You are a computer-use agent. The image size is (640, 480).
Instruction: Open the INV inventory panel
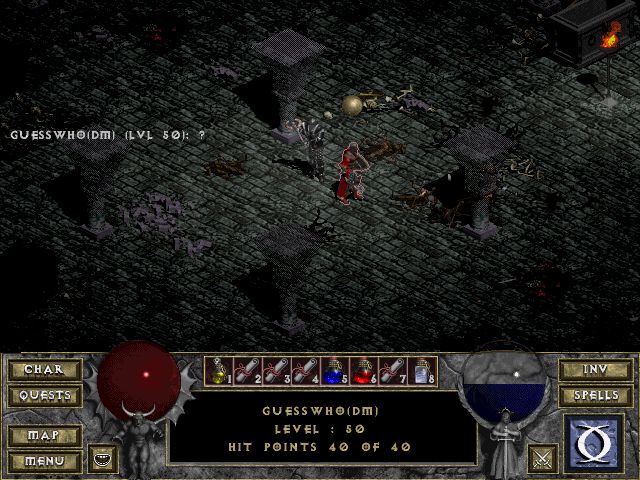[595, 370]
